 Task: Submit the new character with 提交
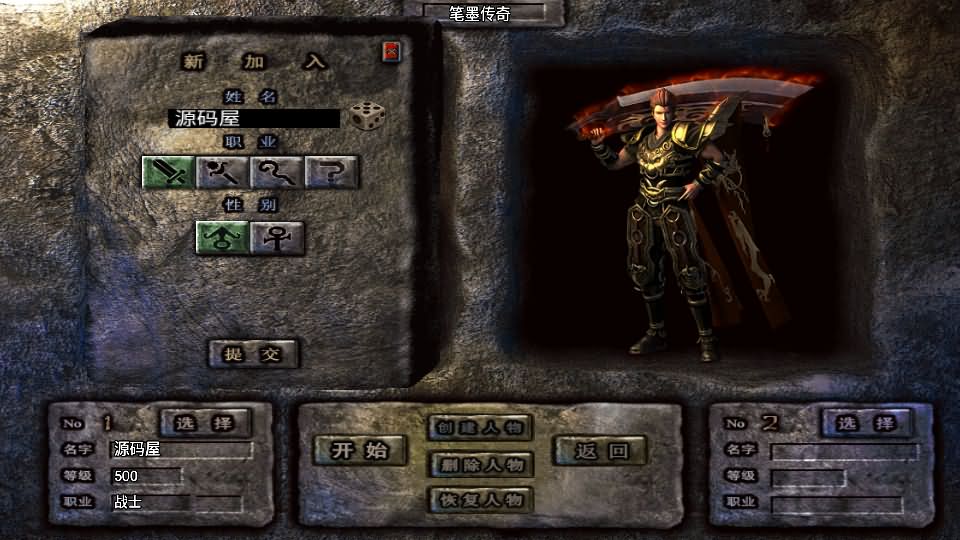tap(253, 354)
